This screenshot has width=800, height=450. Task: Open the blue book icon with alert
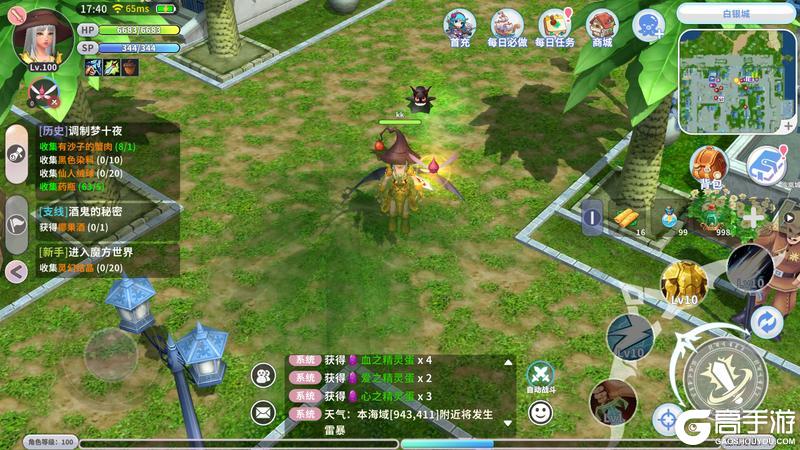[x=766, y=163]
